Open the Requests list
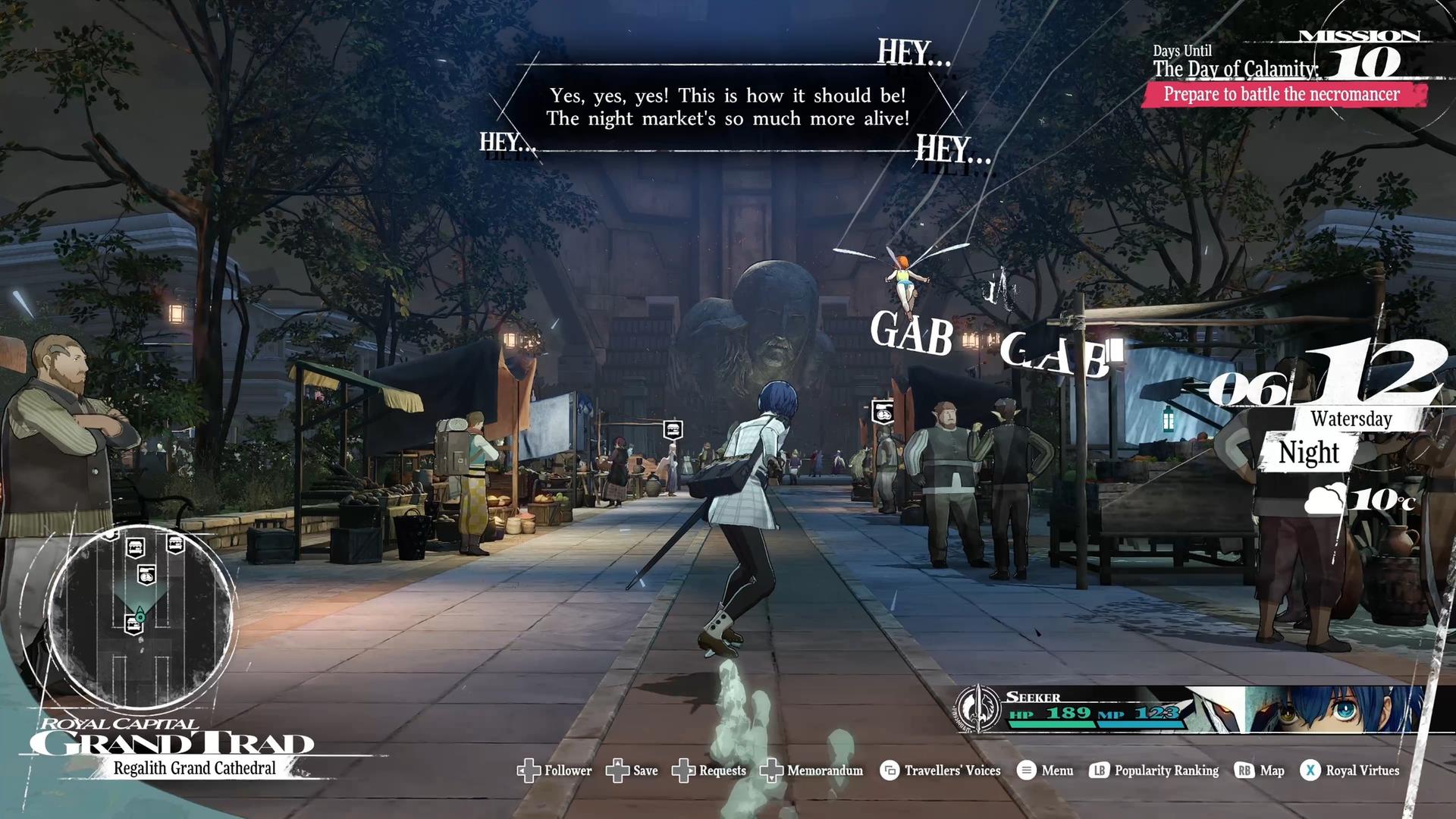Image resolution: width=1456 pixels, height=819 pixels. pyautogui.click(x=711, y=770)
